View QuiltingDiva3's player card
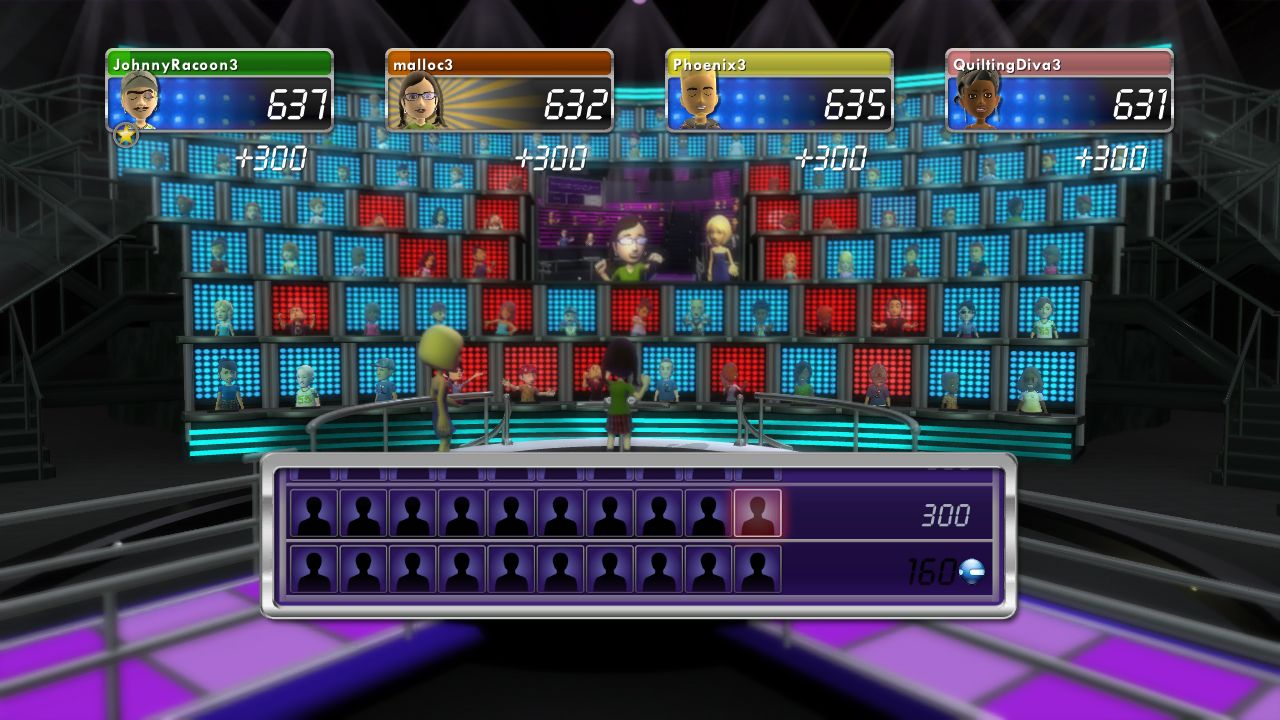The image size is (1280, 720). (x=1059, y=91)
